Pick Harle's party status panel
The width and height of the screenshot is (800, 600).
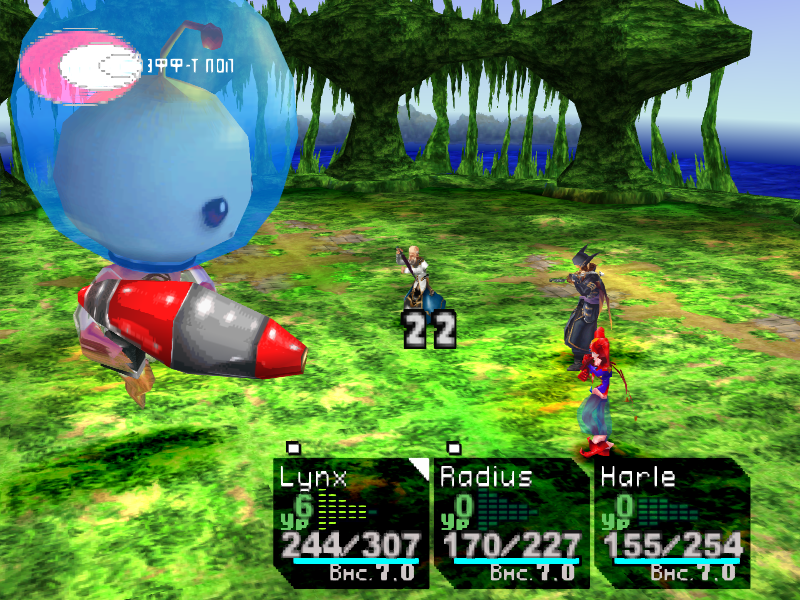[670, 522]
